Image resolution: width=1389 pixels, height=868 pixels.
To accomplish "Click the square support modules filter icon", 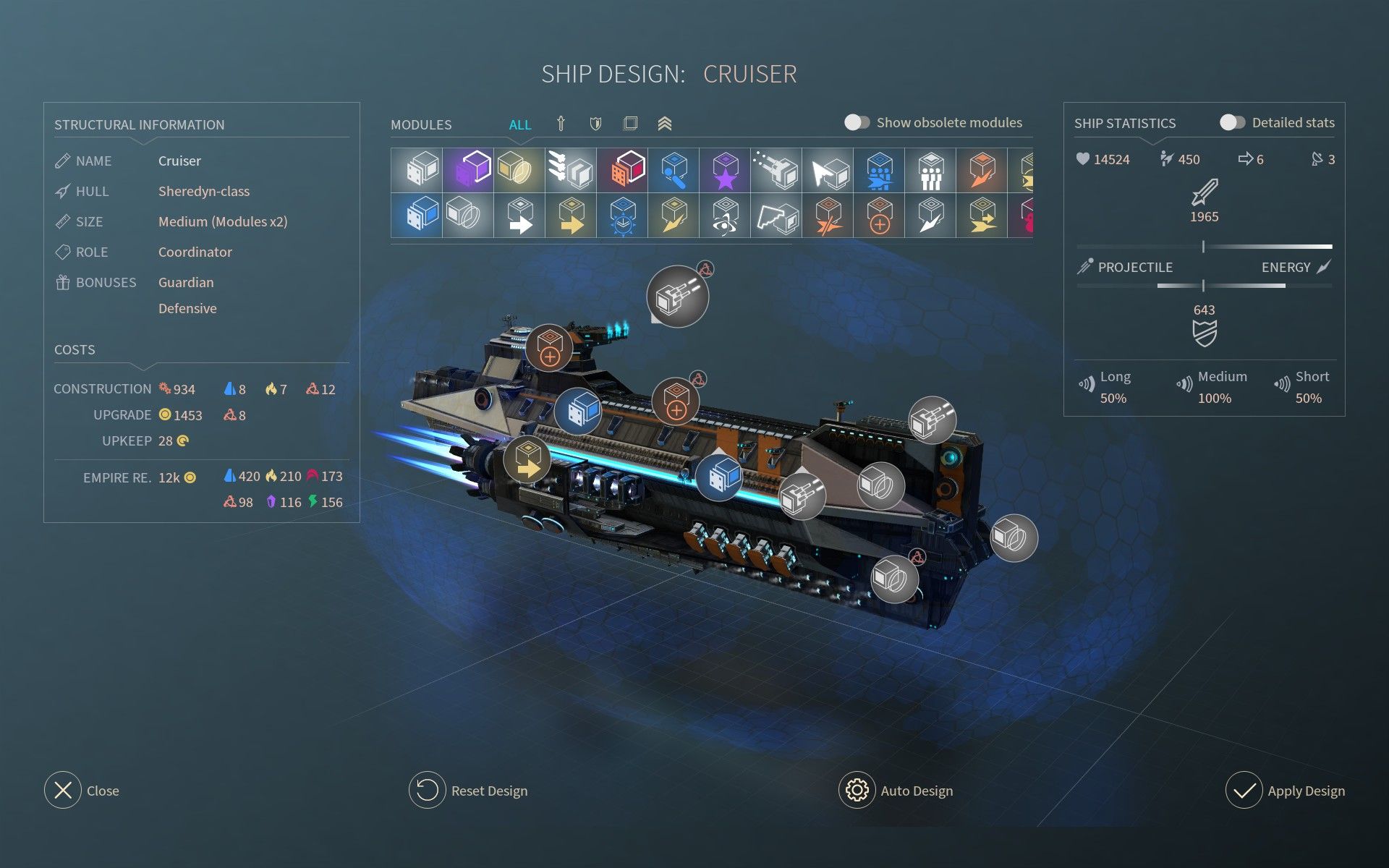I will (630, 124).
